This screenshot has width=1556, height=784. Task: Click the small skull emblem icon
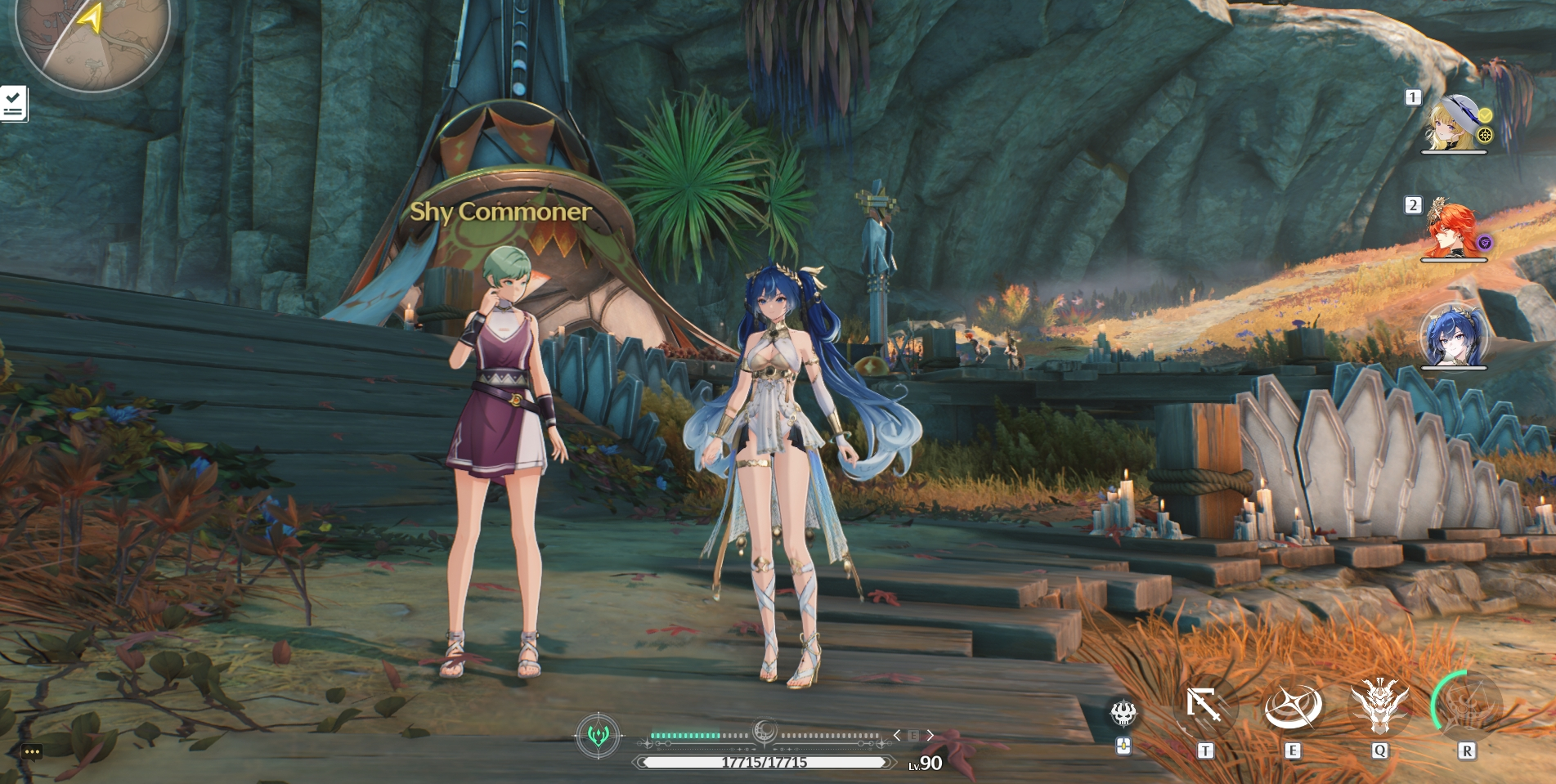point(1123,714)
